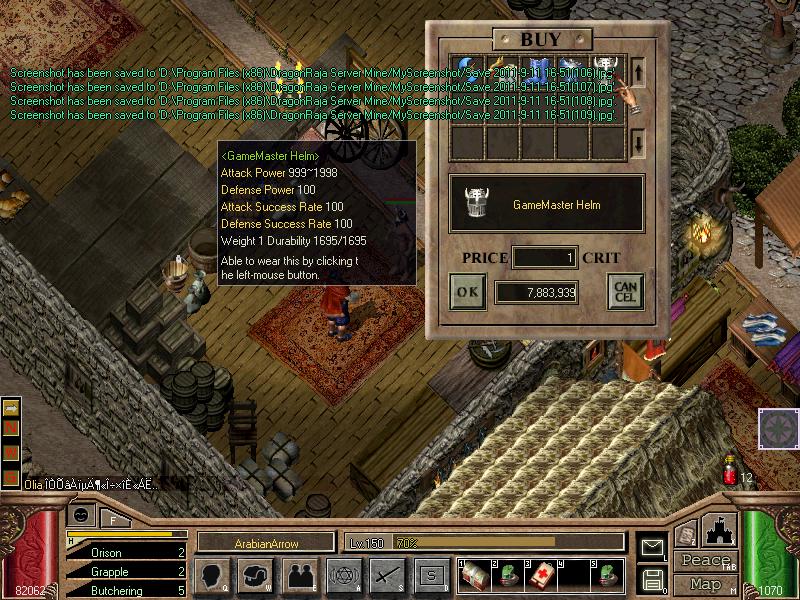The image size is (800, 600).
Task: Confirm the purchase with the OK button
Action: pyautogui.click(x=467, y=292)
